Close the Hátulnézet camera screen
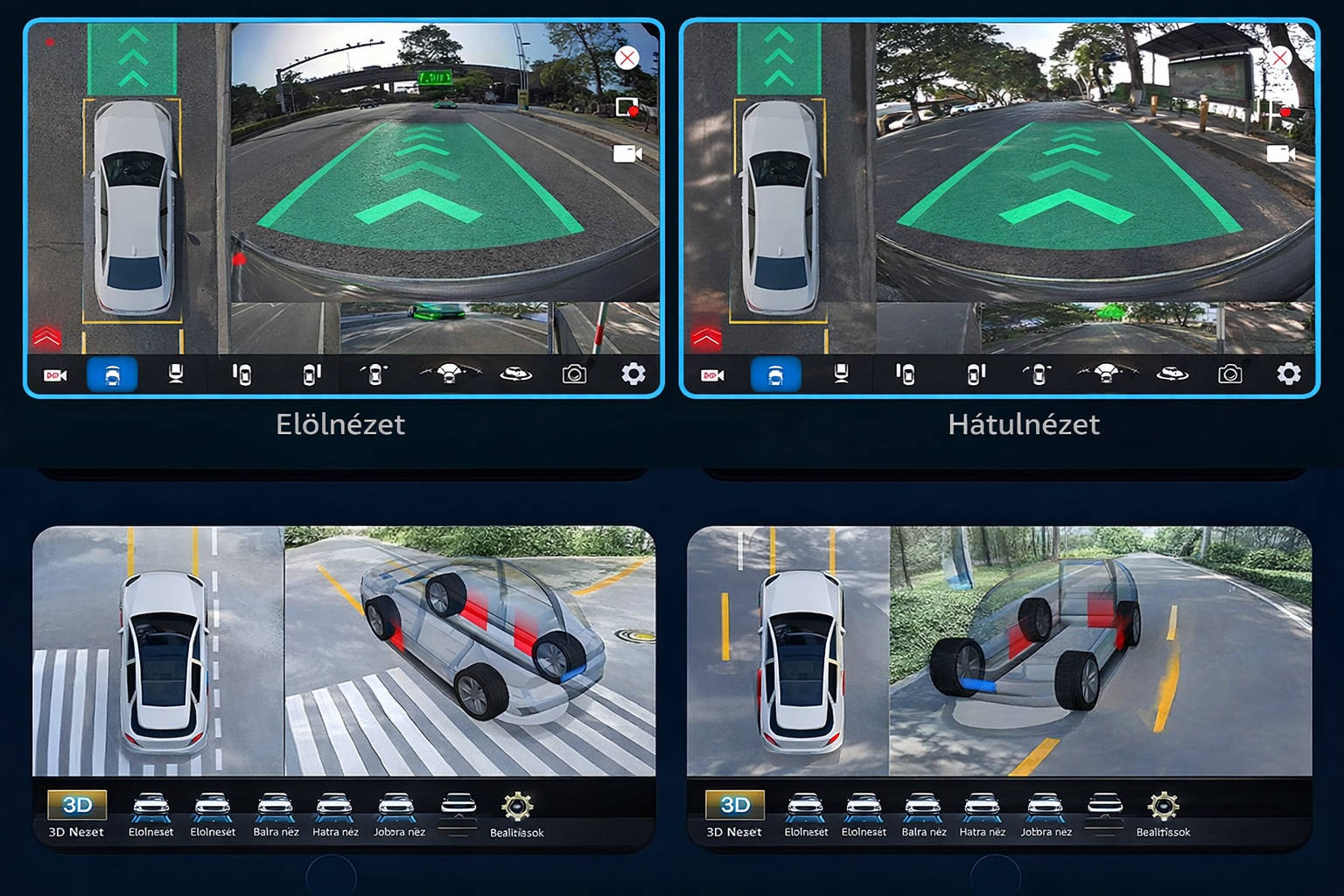 tap(1279, 59)
